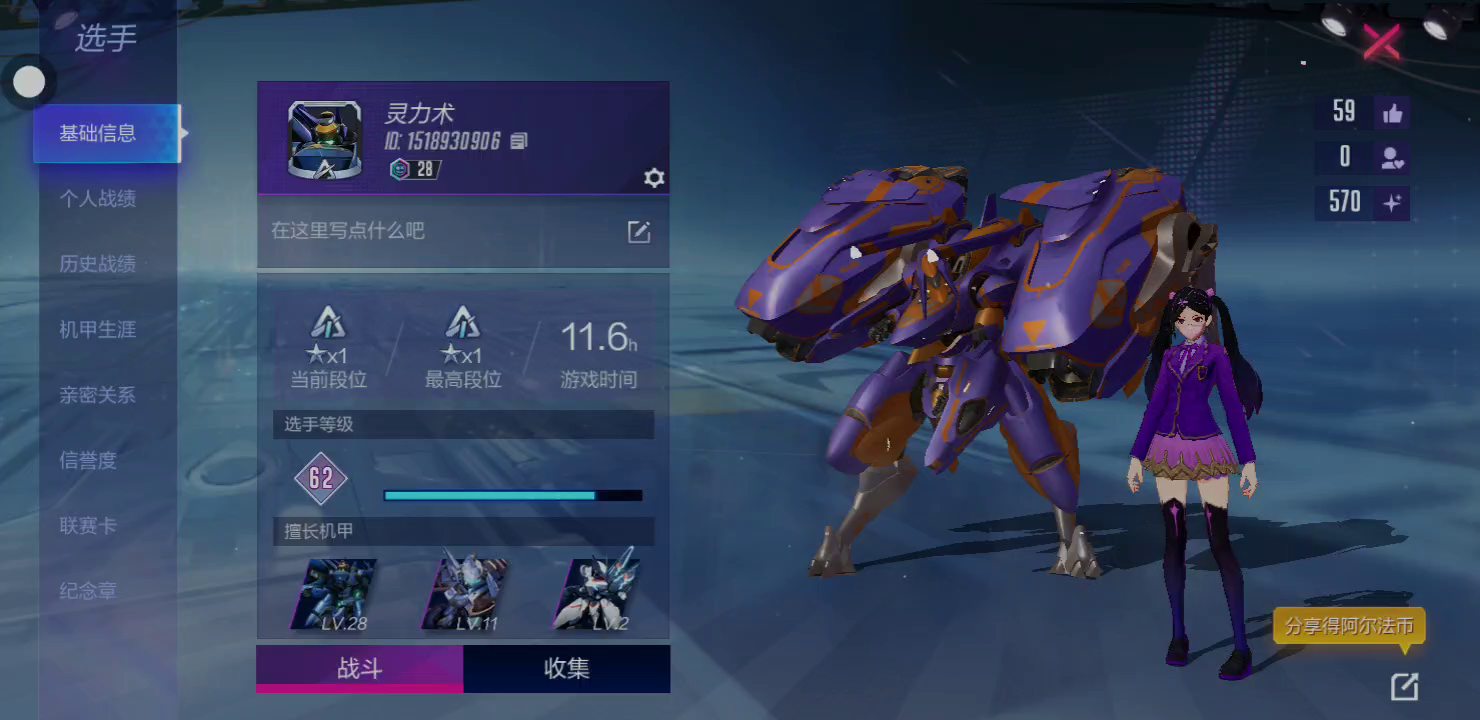The image size is (1480, 720).
Task: Show the 亲密关系 page
Action: (97, 395)
